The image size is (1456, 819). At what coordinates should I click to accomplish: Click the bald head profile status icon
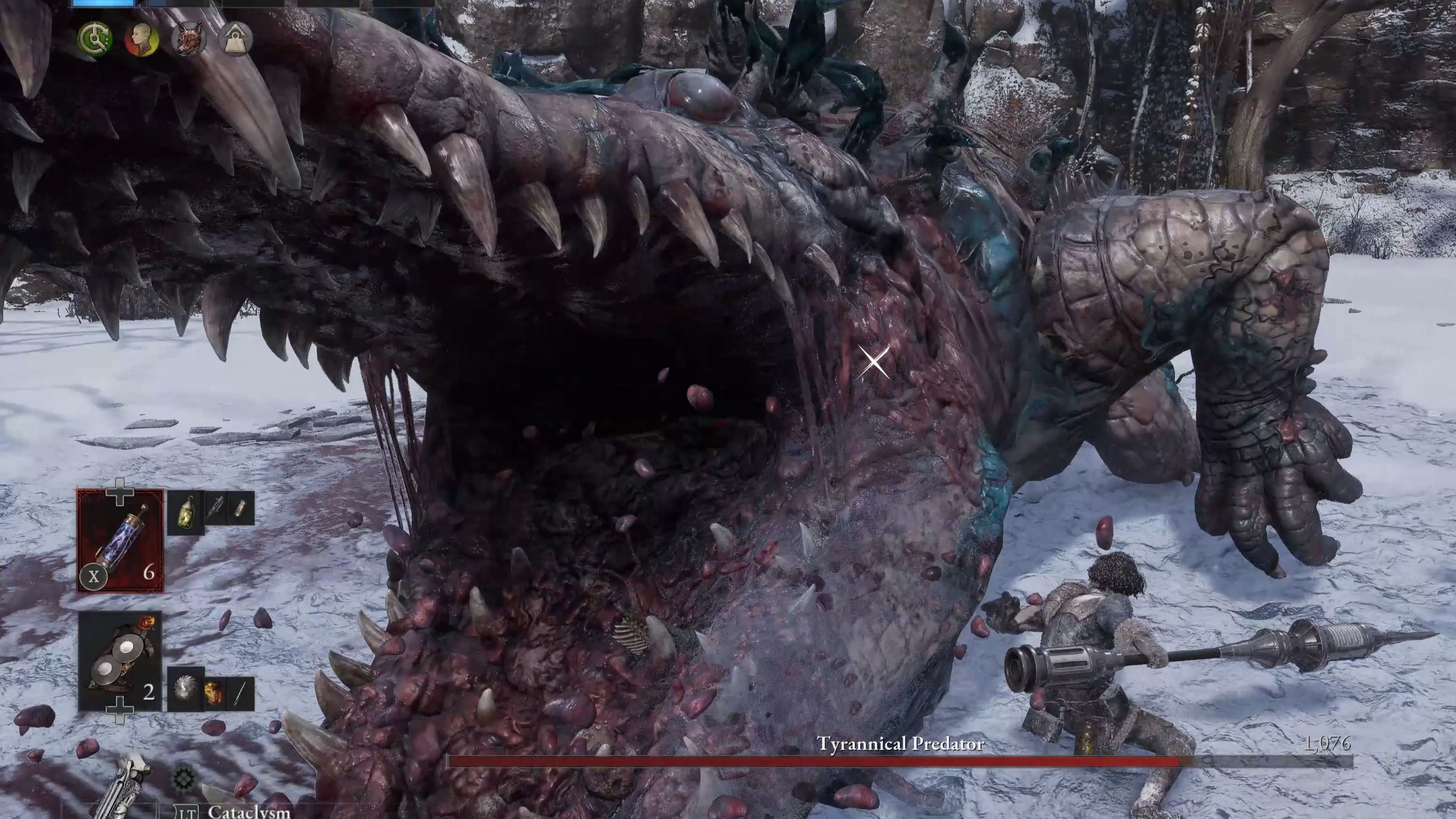coord(141,39)
